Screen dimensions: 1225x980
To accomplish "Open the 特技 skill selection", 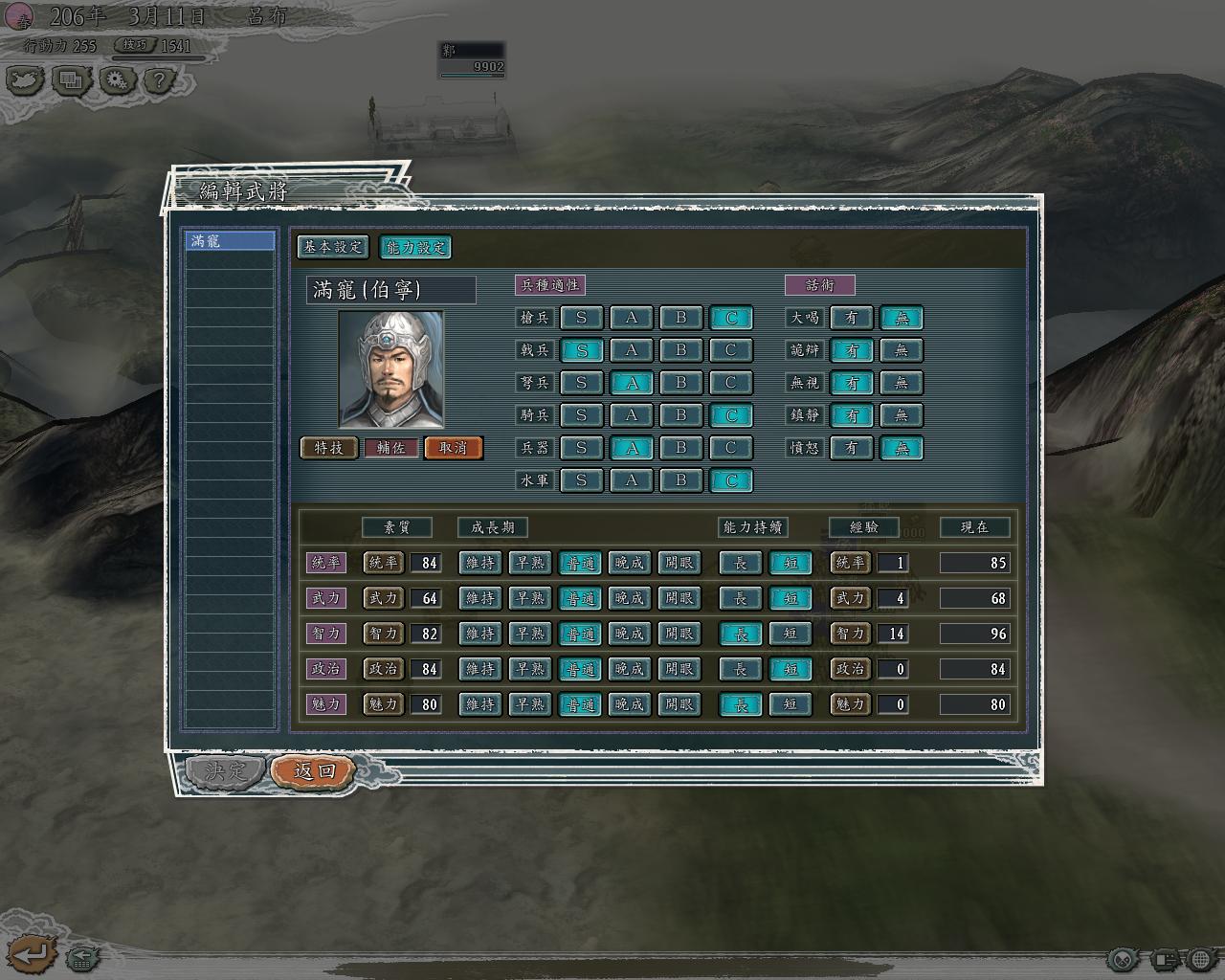I will (328, 448).
